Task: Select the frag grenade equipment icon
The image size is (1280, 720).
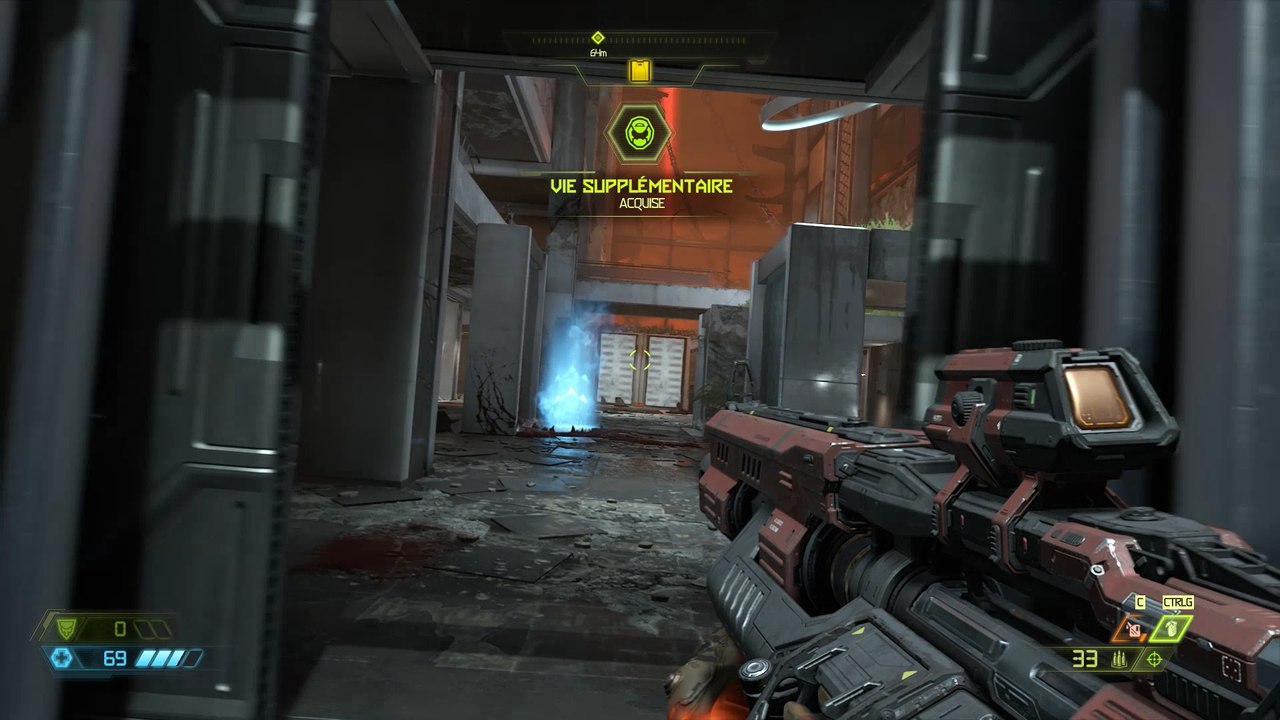Action: tap(1171, 628)
